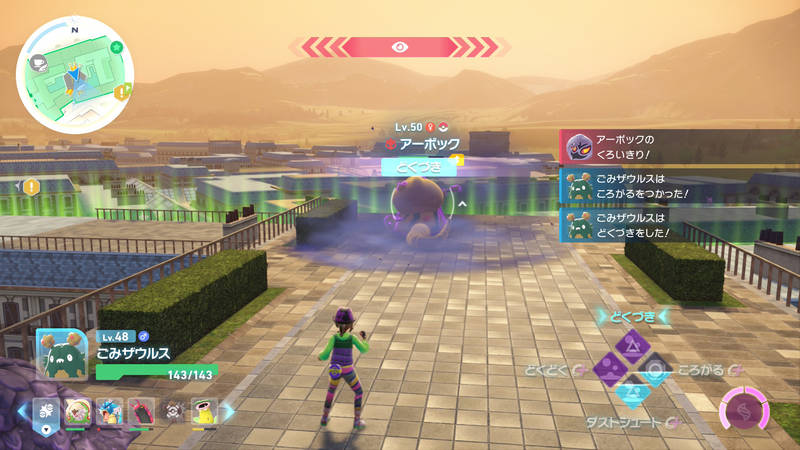Switch to Gyarados in the party bar
This screenshot has width=800, height=450.
(109, 411)
